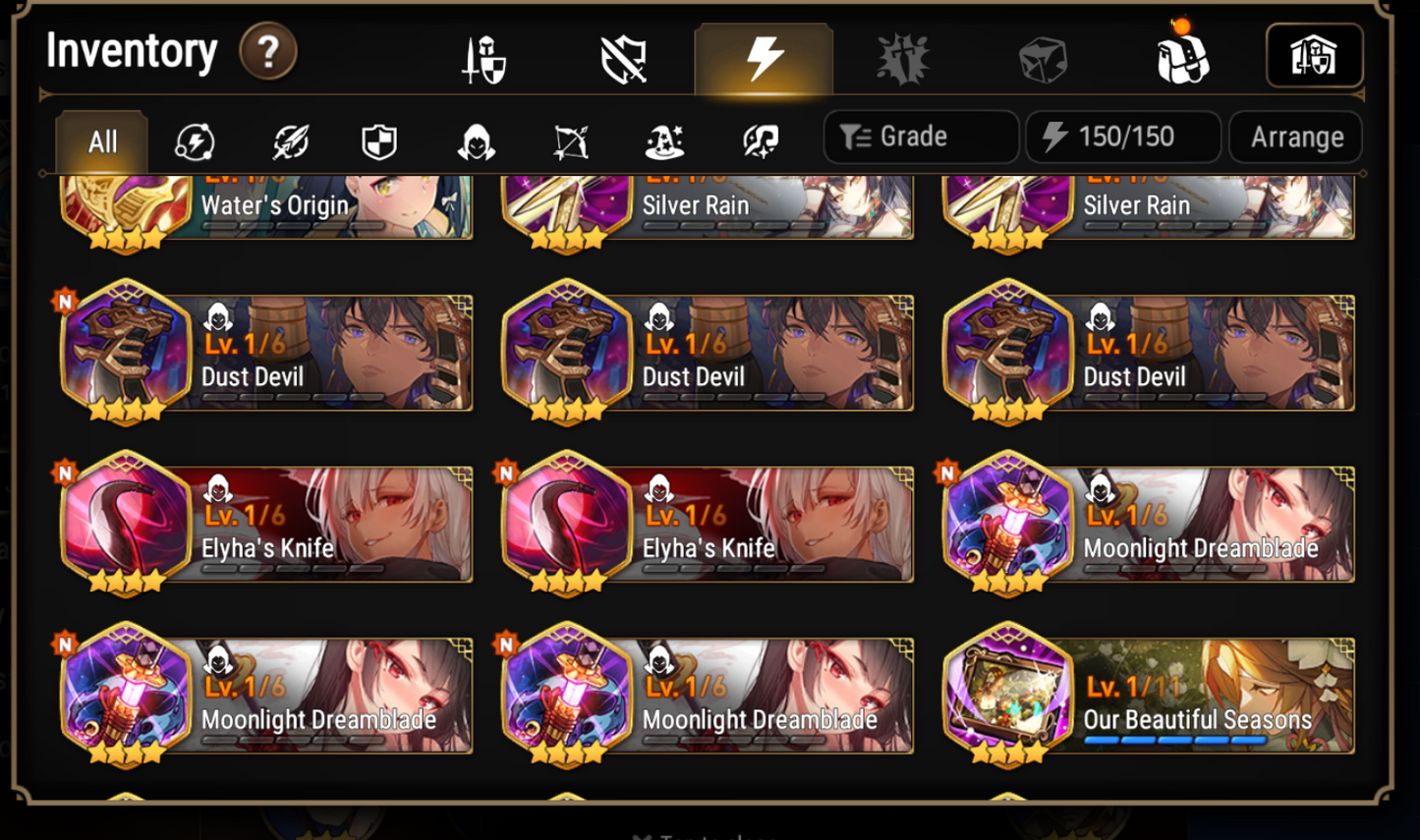Select the Elyha's Knife artifact thumbnail
This screenshot has height=840, width=1420.
(126, 524)
